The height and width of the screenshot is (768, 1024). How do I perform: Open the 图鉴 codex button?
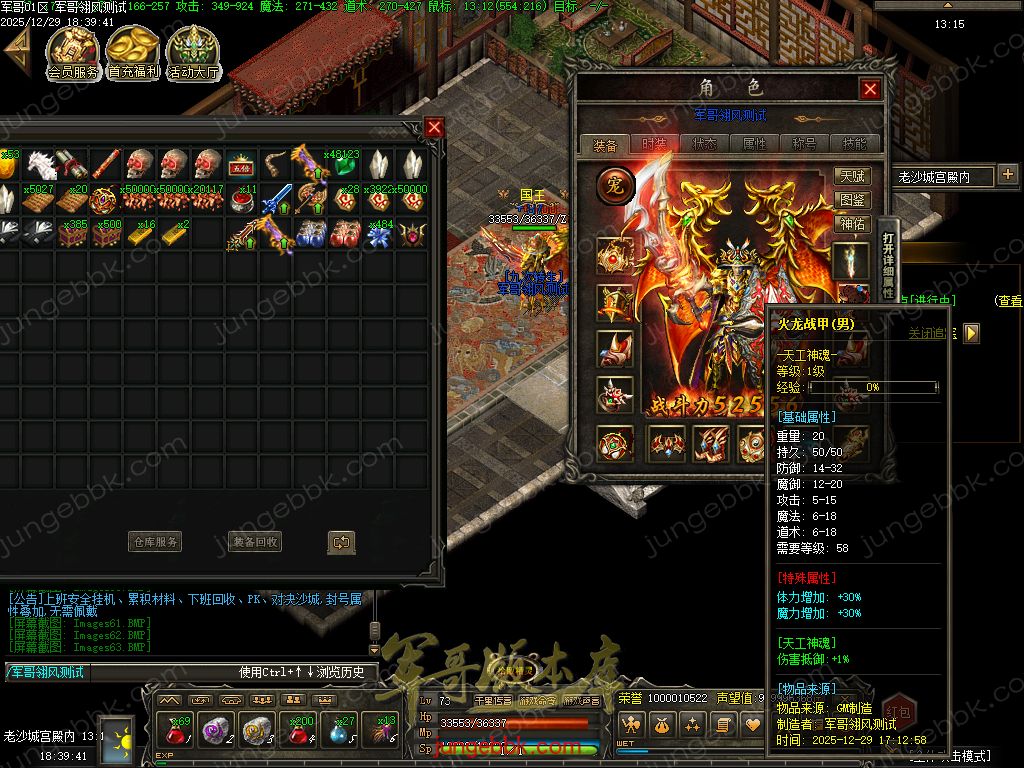[852, 200]
